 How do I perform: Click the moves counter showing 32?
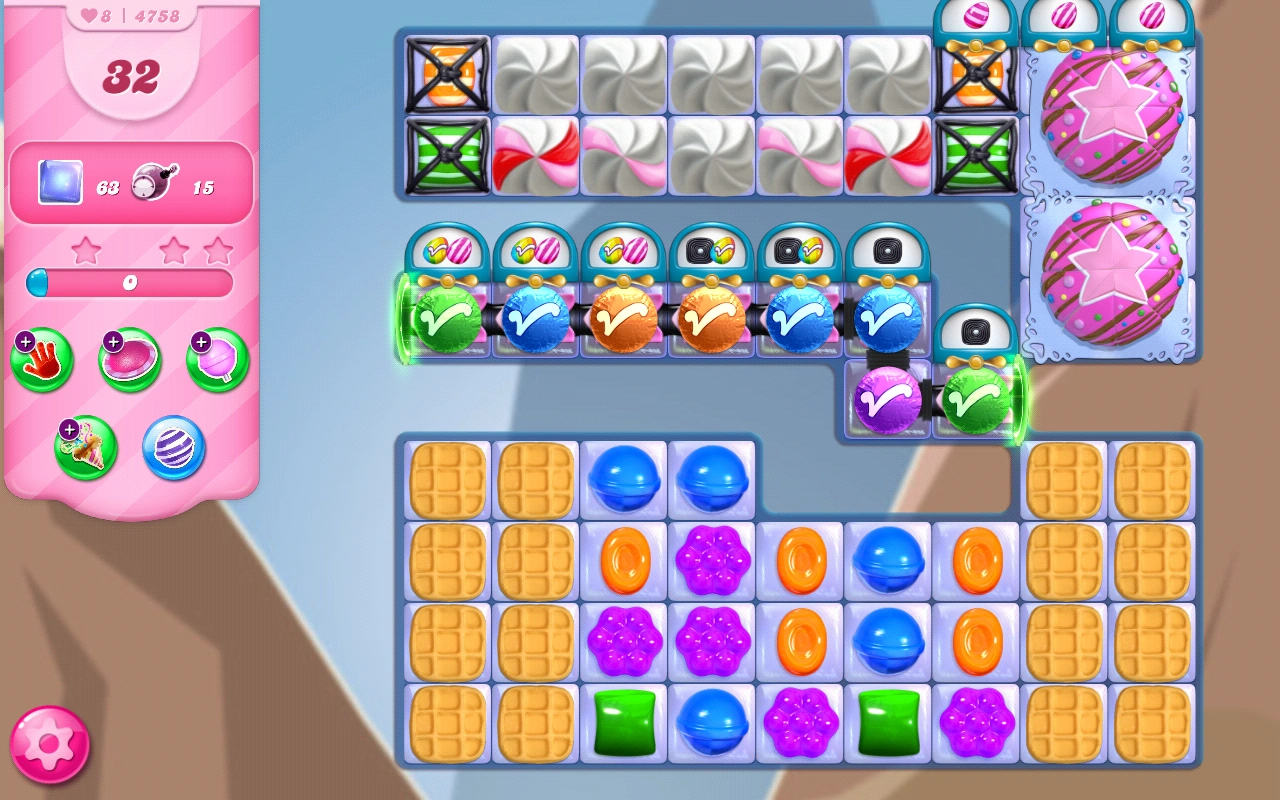point(131,76)
